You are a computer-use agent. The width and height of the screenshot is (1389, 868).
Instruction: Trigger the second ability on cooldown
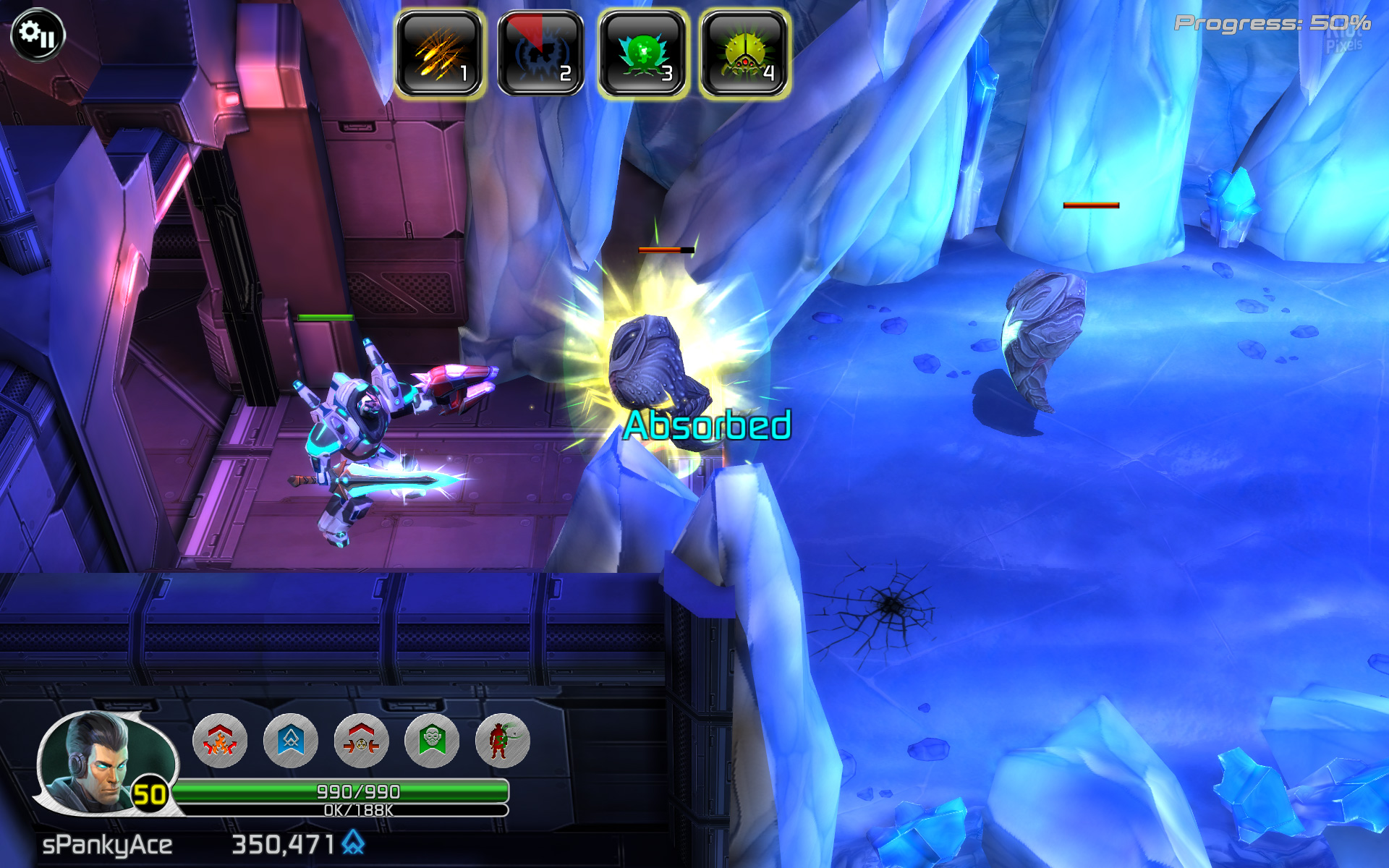click(x=540, y=54)
